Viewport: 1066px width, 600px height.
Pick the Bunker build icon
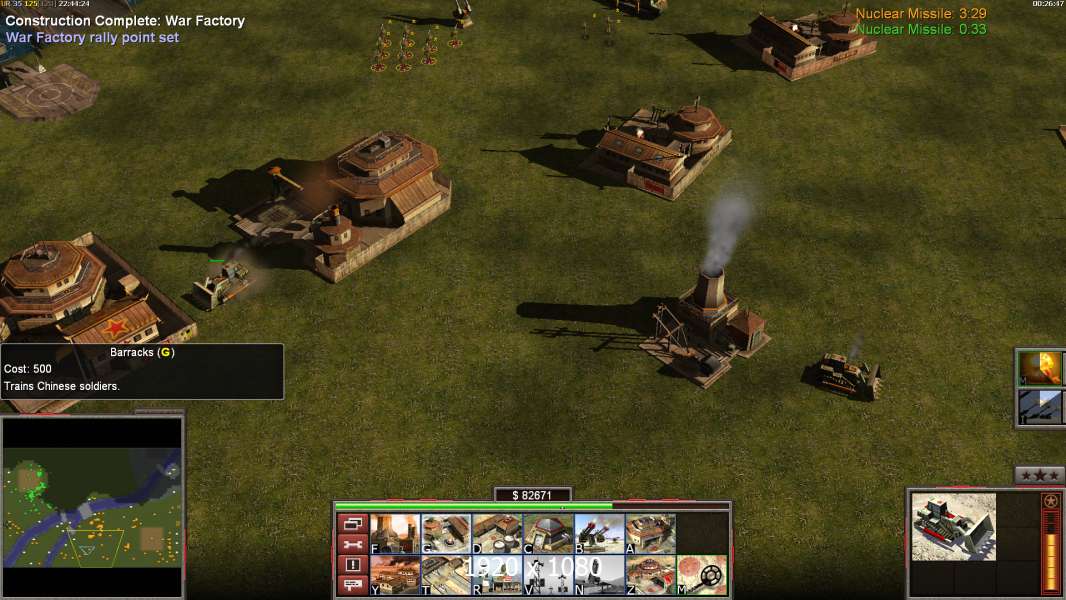(x=548, y=533)
